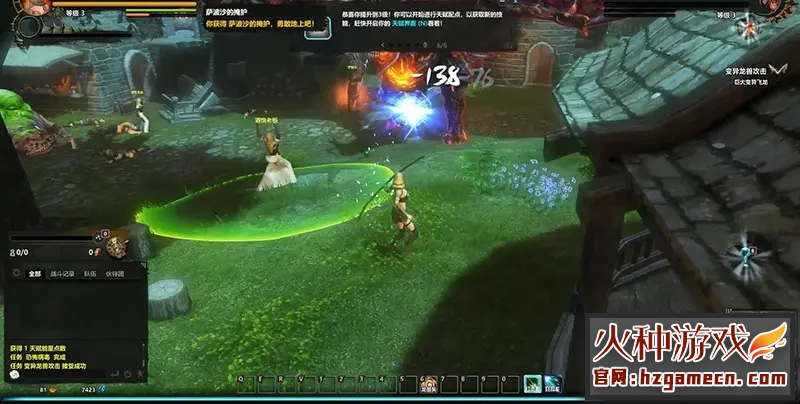Use the green slash skill icon
This screenshot has height=404, width=800.
pyautogui.click(x=533, y=383)
